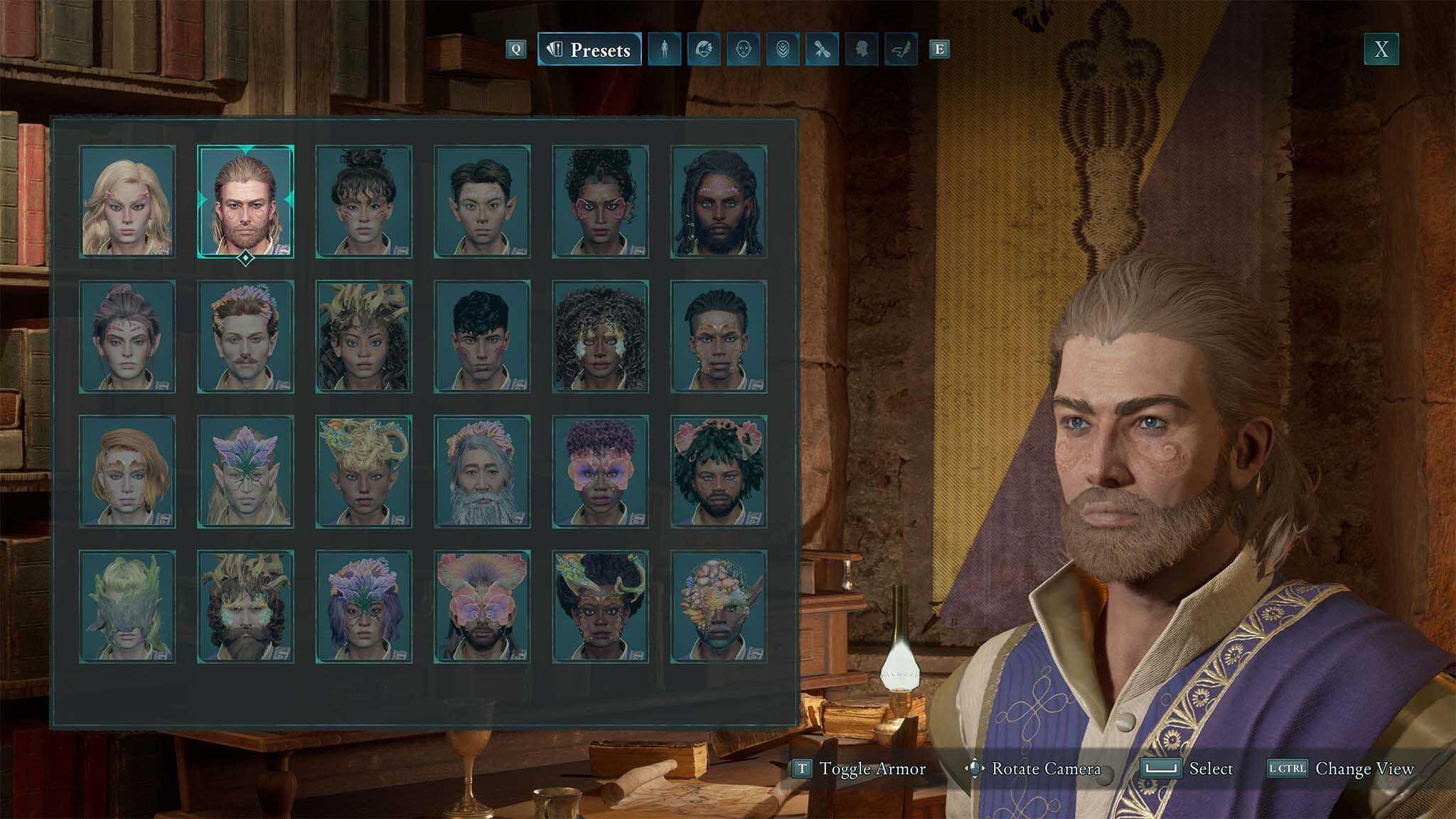The image size is (1456, 819).
Task: Select the quill signature icon
Action: [901, 50]
